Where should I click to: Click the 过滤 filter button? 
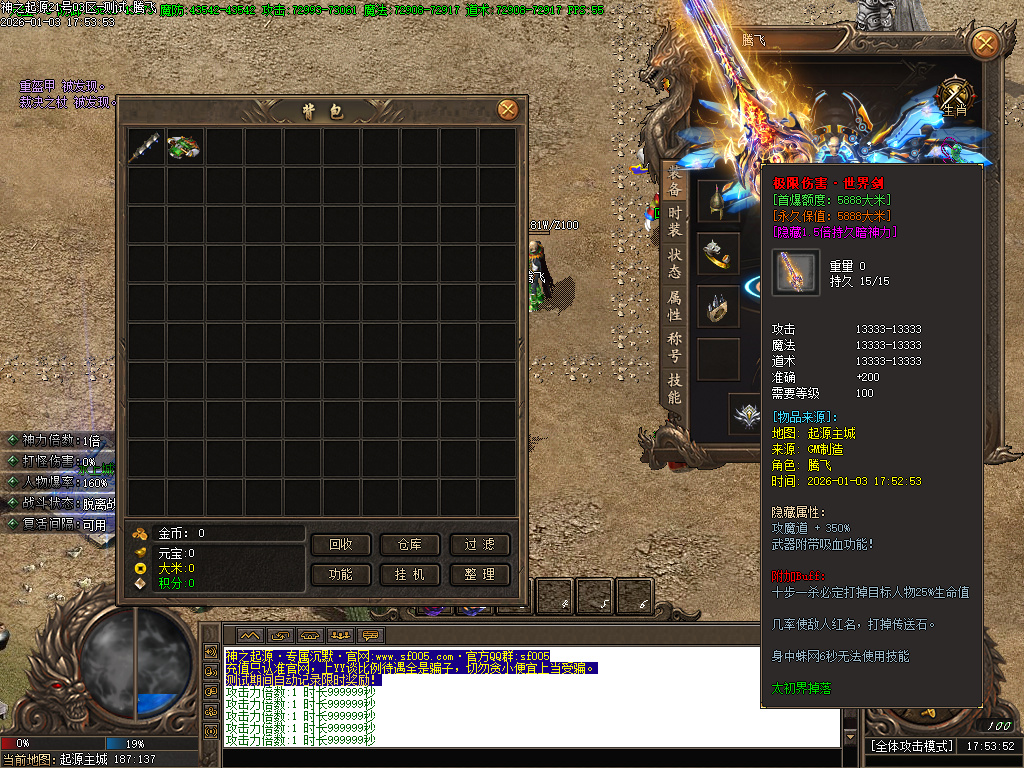[479, 545]
